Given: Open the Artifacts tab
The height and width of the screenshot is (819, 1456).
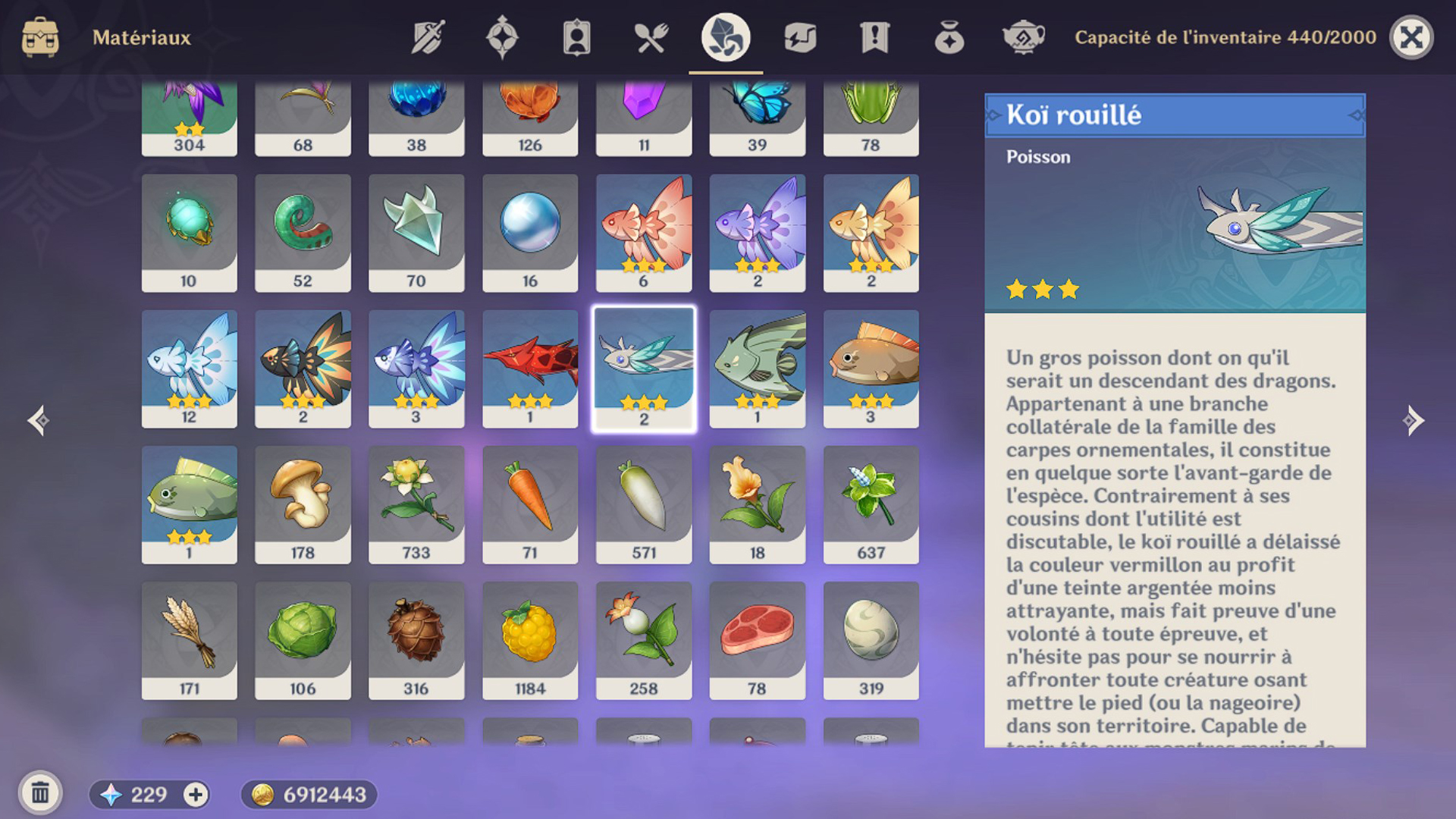Looking at the screenshot, I should coord(502,37).
